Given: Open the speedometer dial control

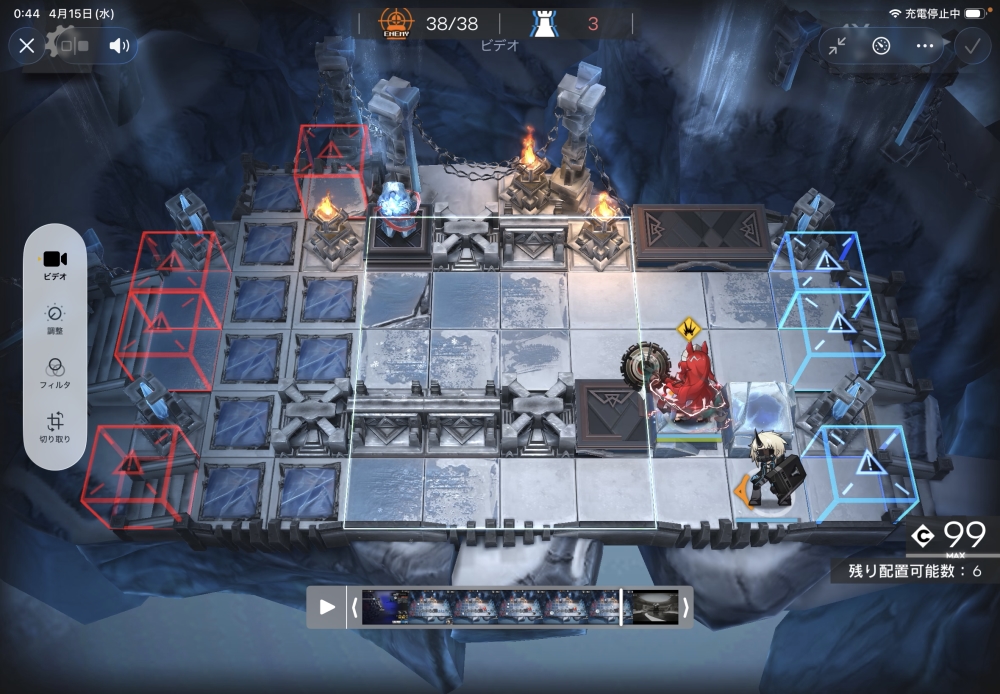Looking at the screenshot, I should pos(881,45).
